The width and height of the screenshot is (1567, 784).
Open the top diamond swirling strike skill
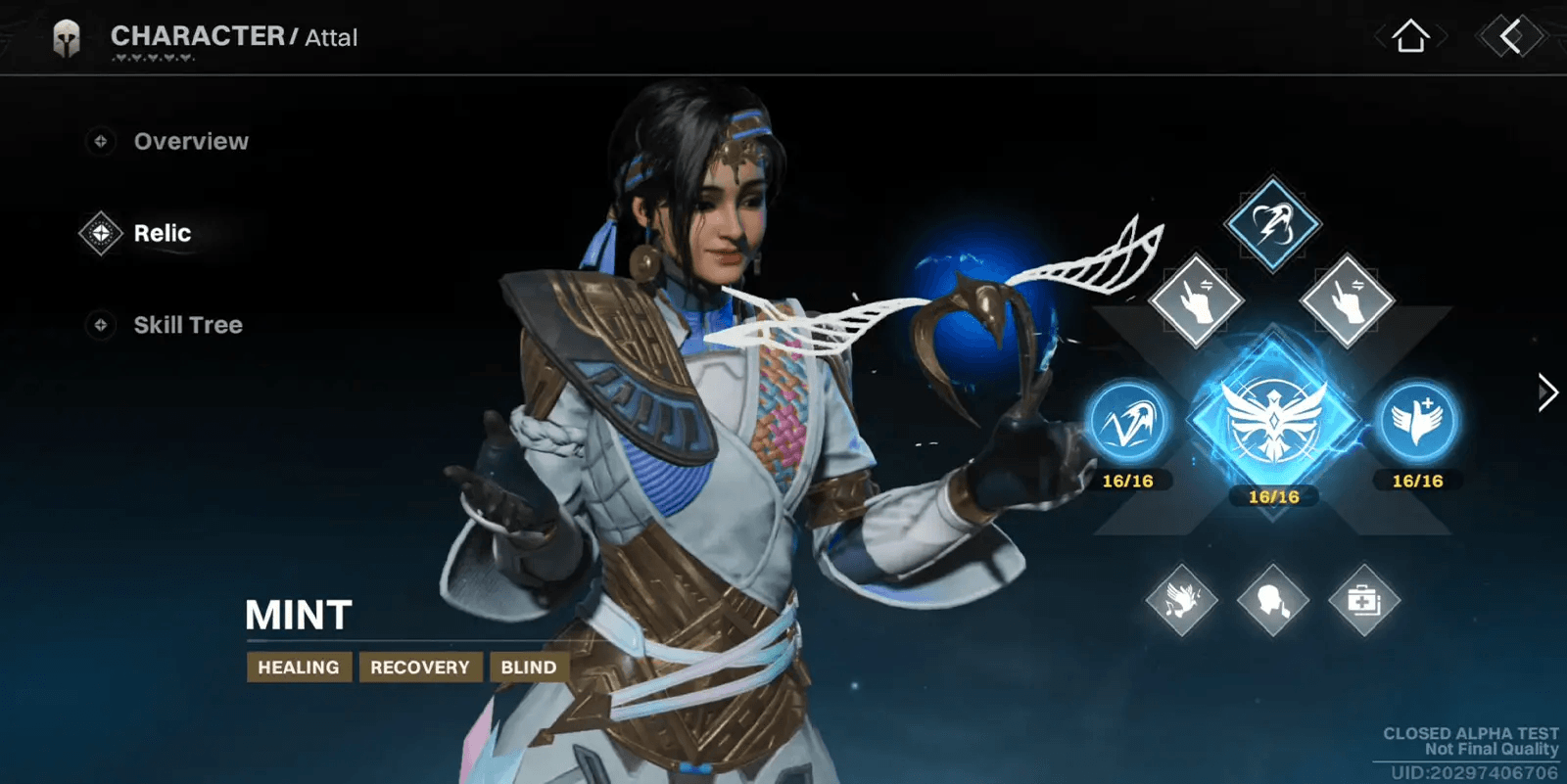coord(1272,224)
